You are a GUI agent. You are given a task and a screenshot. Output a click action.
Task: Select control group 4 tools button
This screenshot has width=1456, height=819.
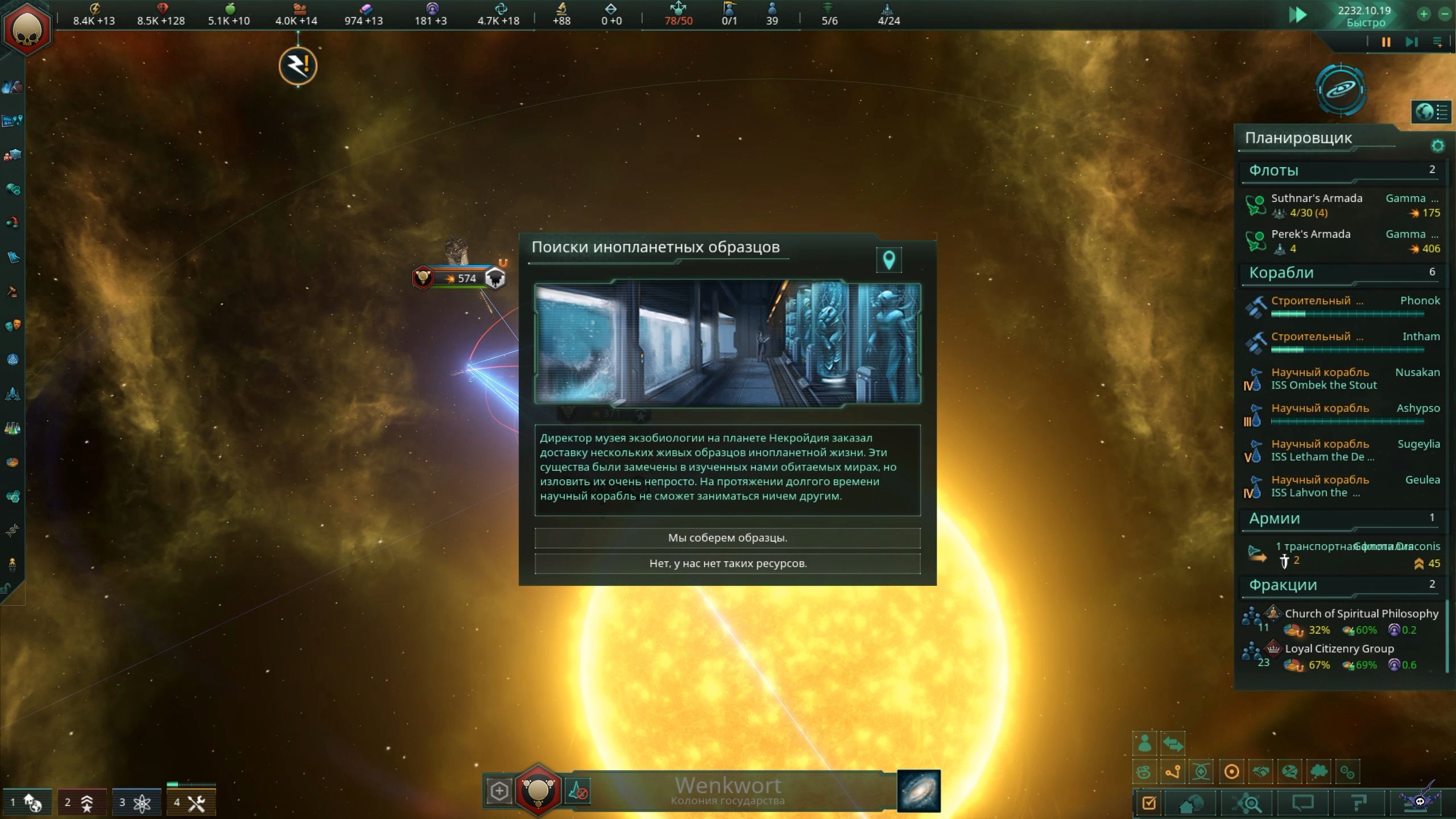pyautogui.click(x=190, y=803)
